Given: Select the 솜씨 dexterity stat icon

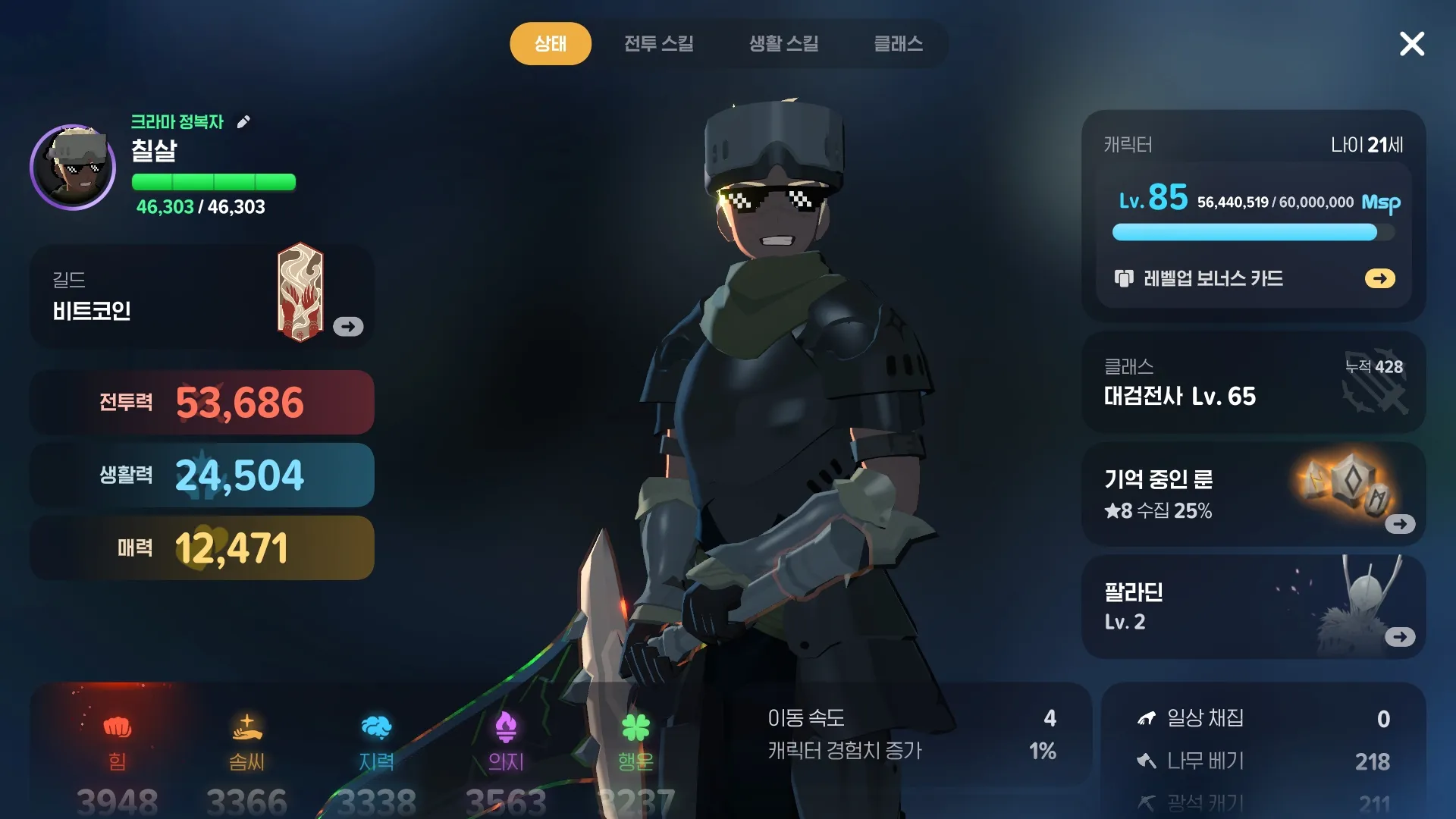Looking at the screenshot, I should [x=247, y=728].
